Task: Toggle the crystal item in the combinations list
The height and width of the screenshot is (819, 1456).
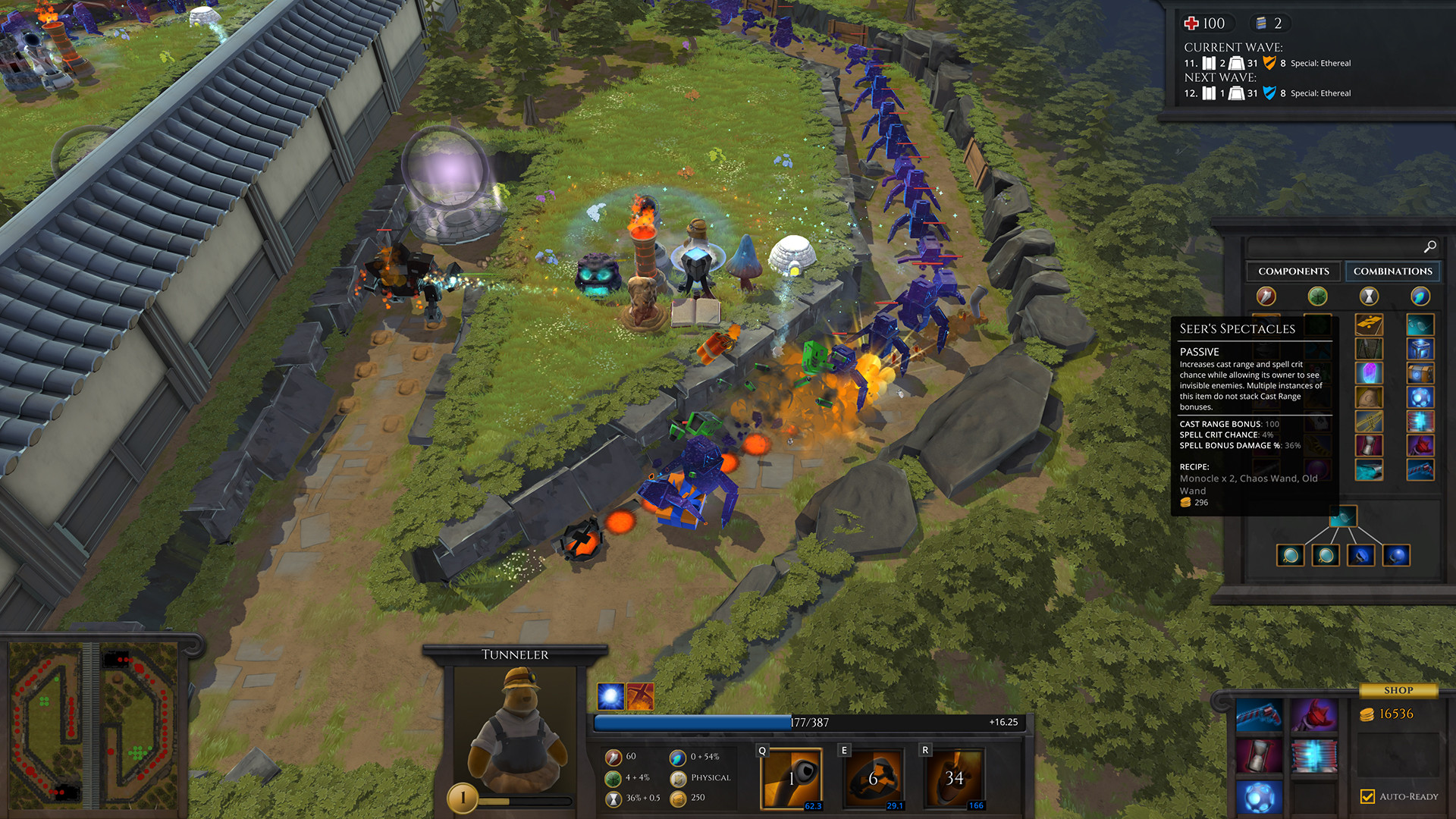Action: 1370,372
